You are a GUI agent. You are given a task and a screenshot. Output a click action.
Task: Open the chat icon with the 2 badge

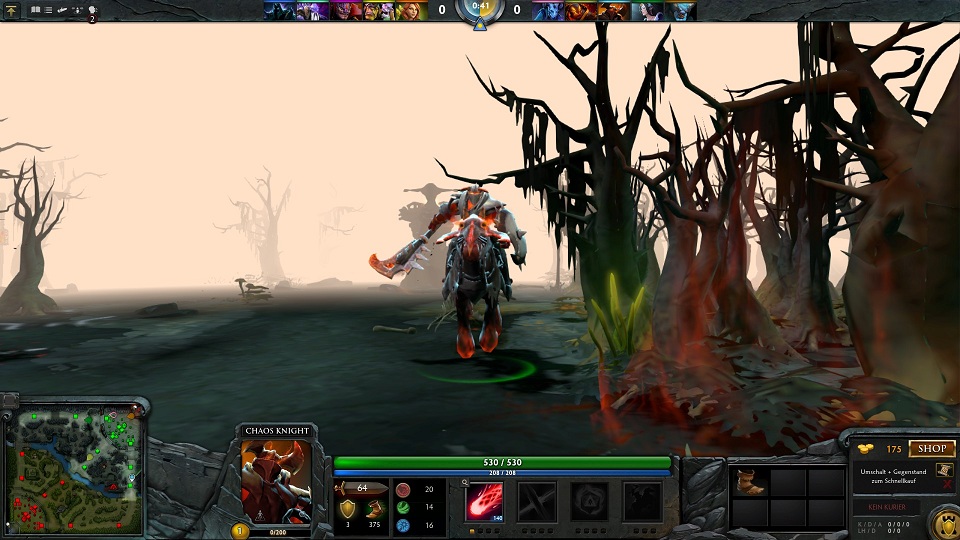[x=90, y=11]
